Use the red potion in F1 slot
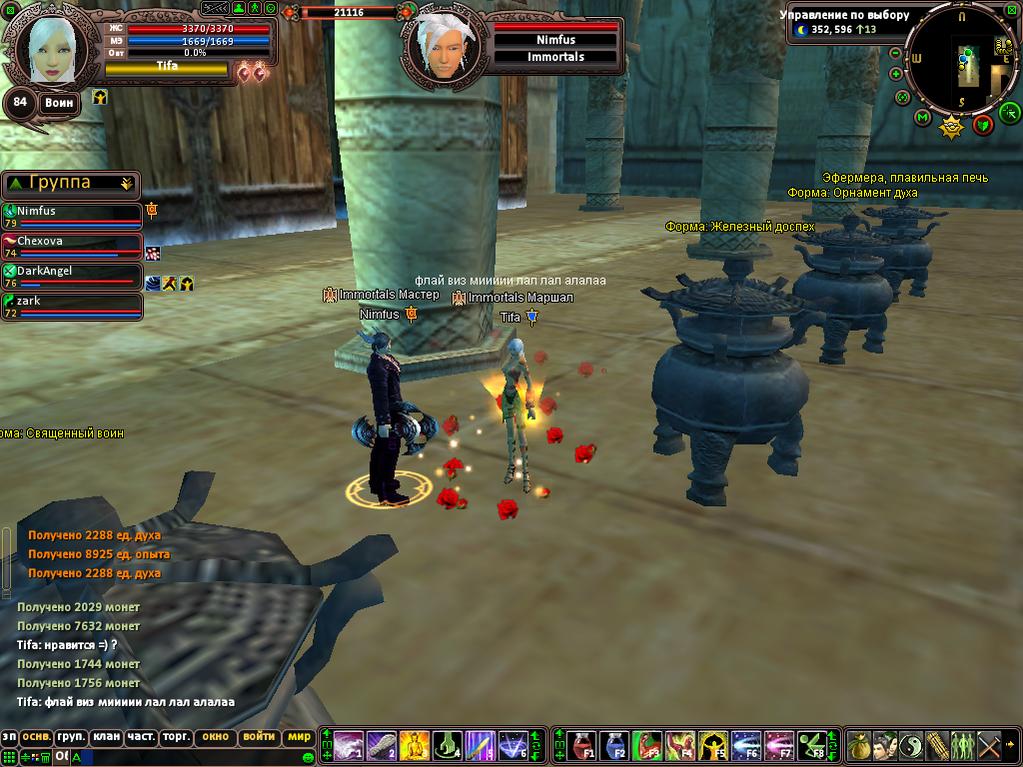 (x=582, y=745)
